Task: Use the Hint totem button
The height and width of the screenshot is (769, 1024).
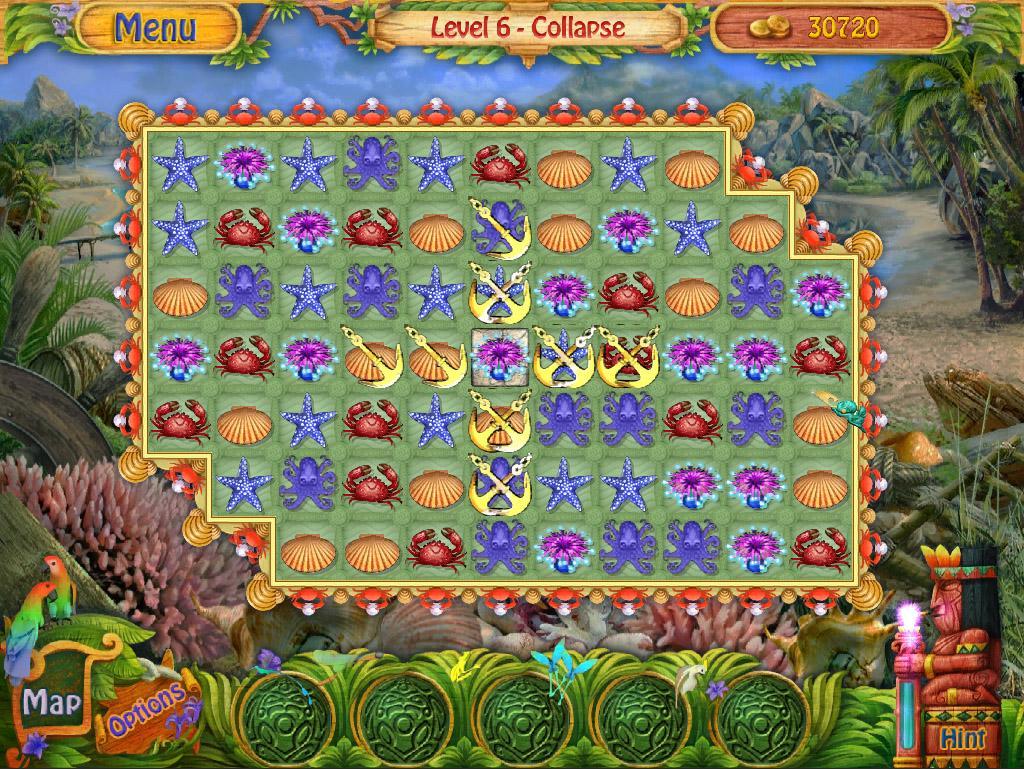Action: (962, 737)
